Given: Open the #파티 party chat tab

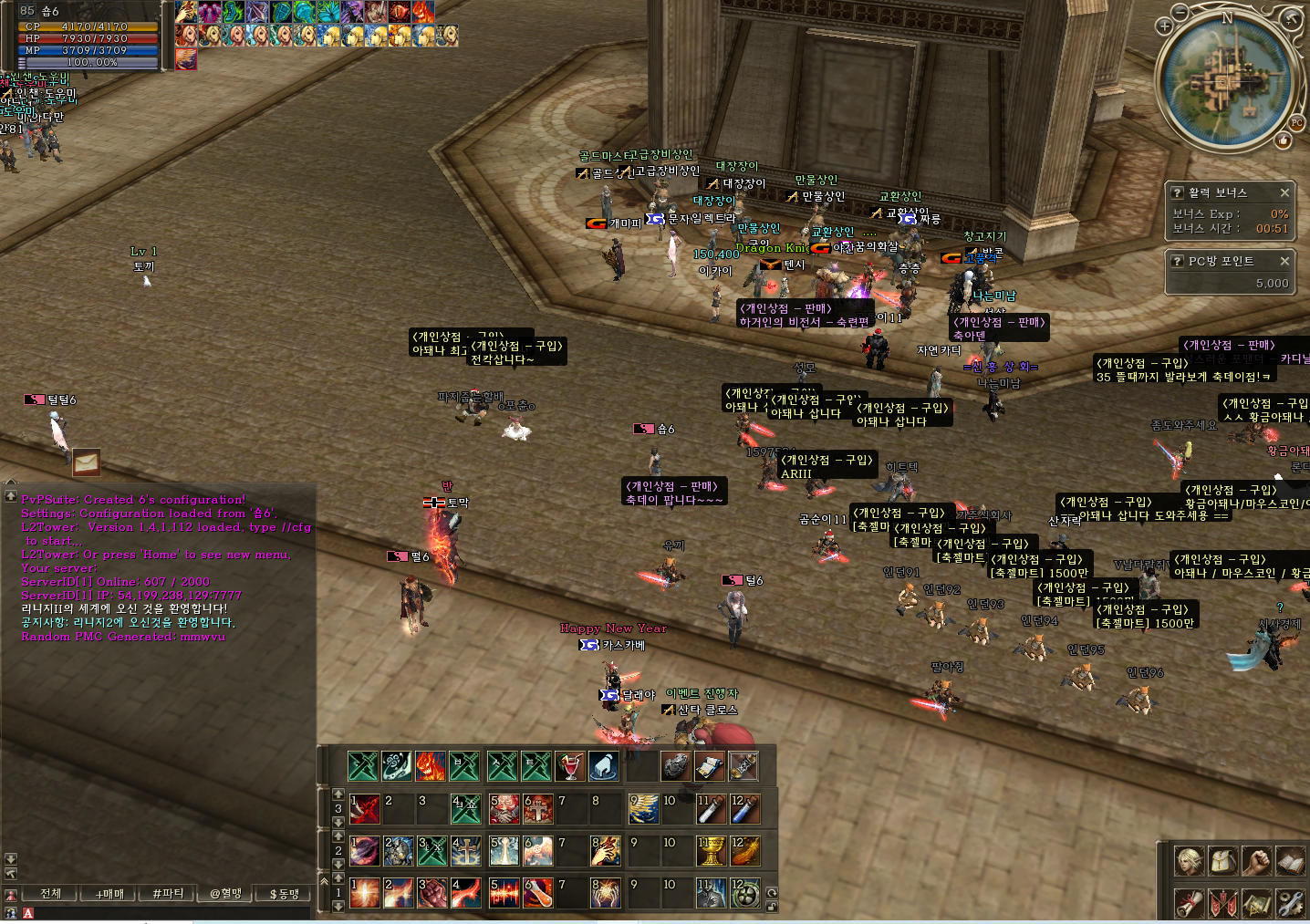Looking at the screenshot, I should click(x=168, y=894).
